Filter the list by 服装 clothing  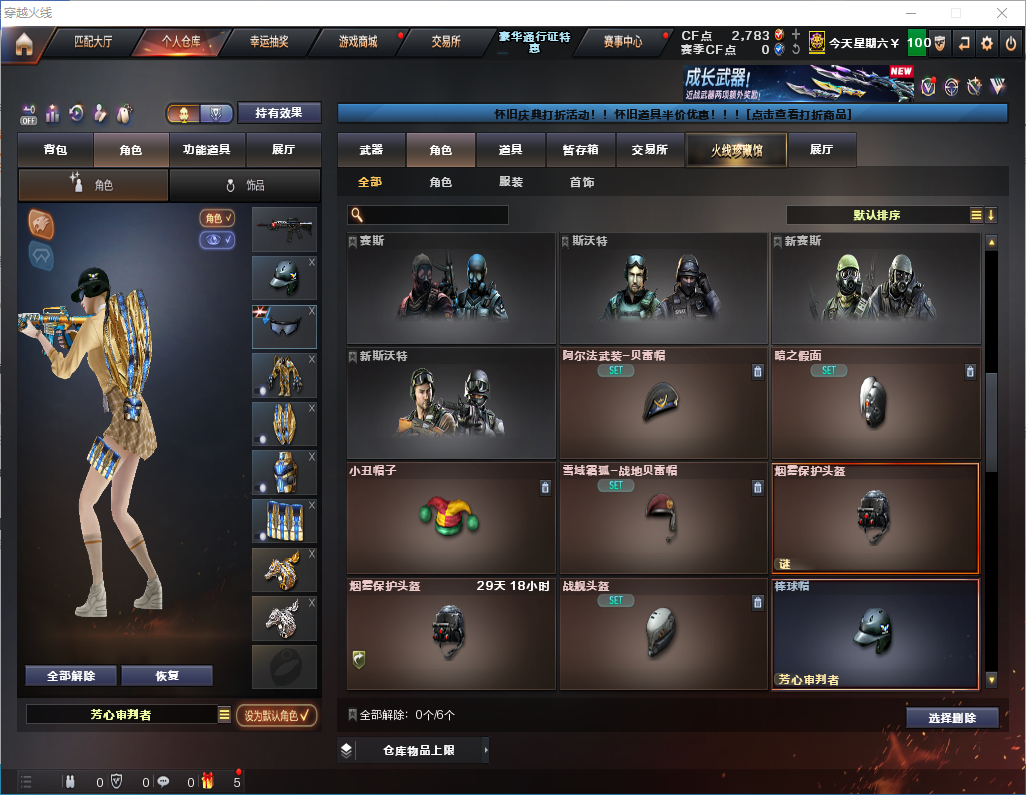coord(511,183)
